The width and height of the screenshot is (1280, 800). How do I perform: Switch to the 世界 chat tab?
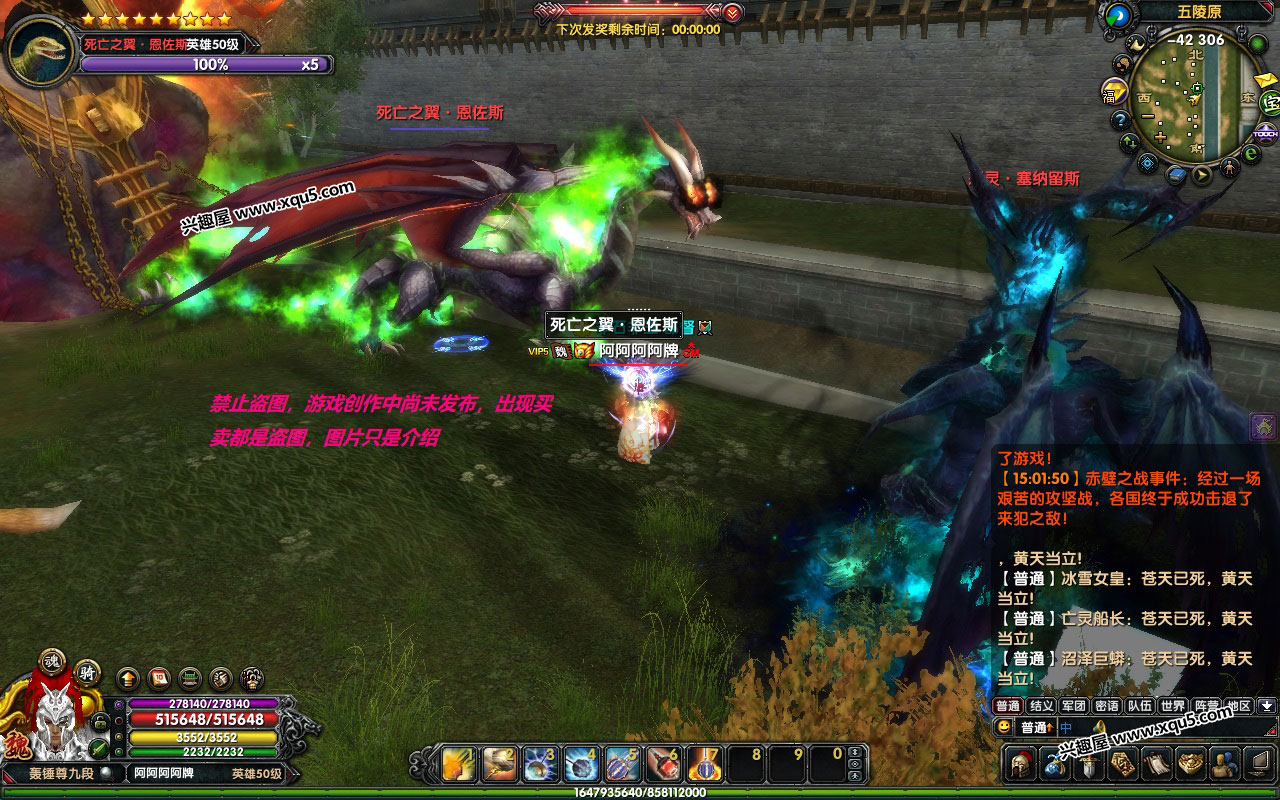click(x=1172, y=706)
